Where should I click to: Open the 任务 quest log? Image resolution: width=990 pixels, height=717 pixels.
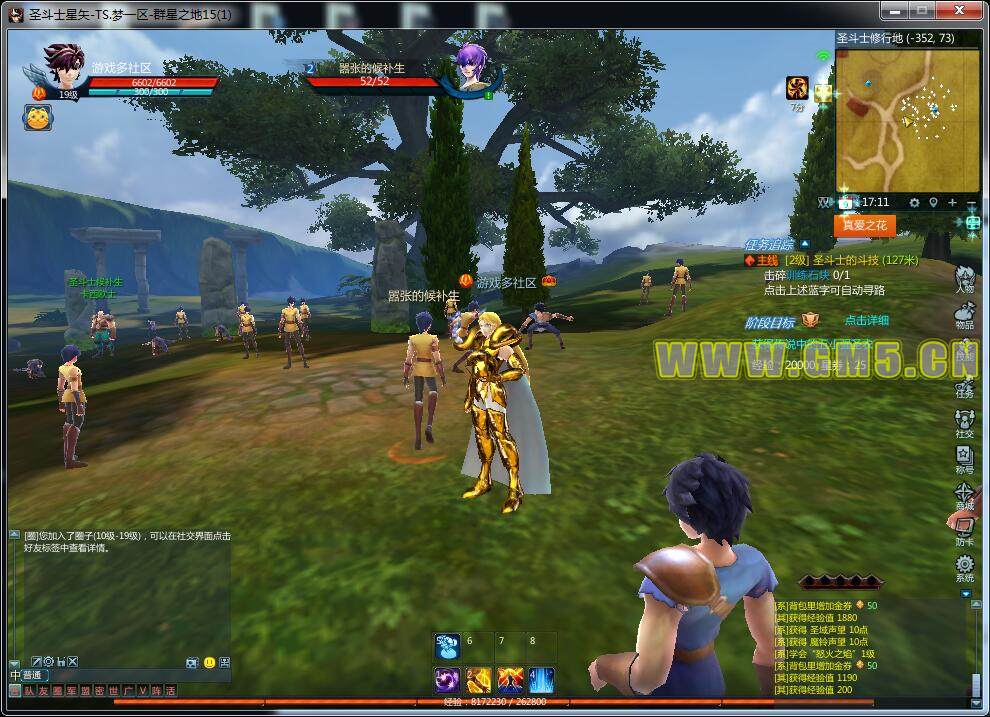coord(965,386)
